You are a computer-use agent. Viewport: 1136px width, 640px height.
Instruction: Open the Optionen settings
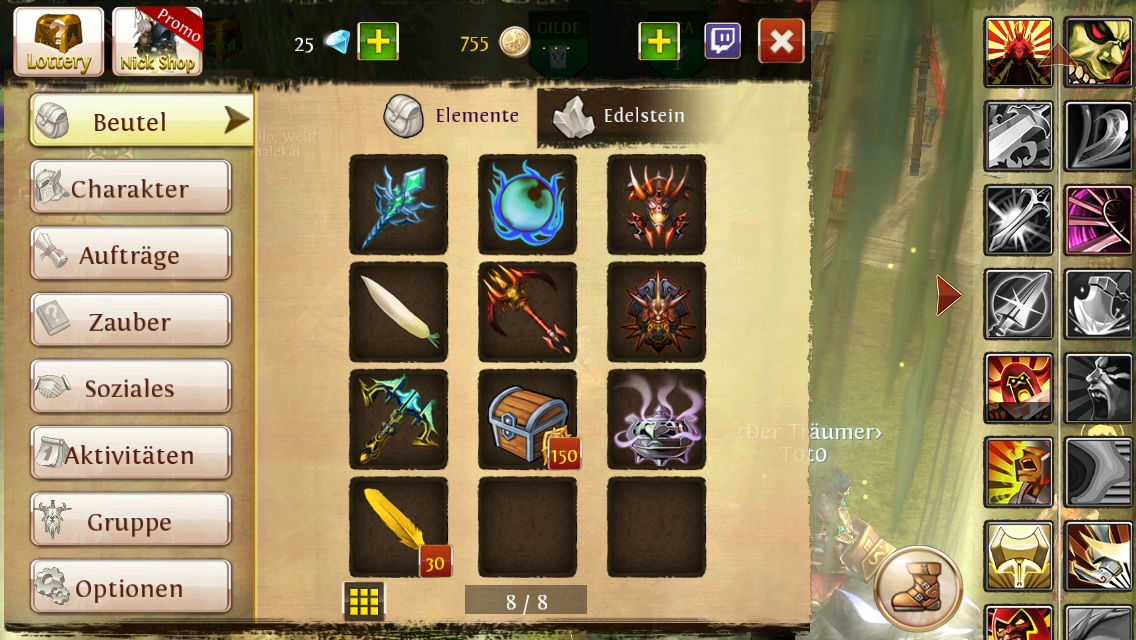pyautogui.click(x=131, y=588)
